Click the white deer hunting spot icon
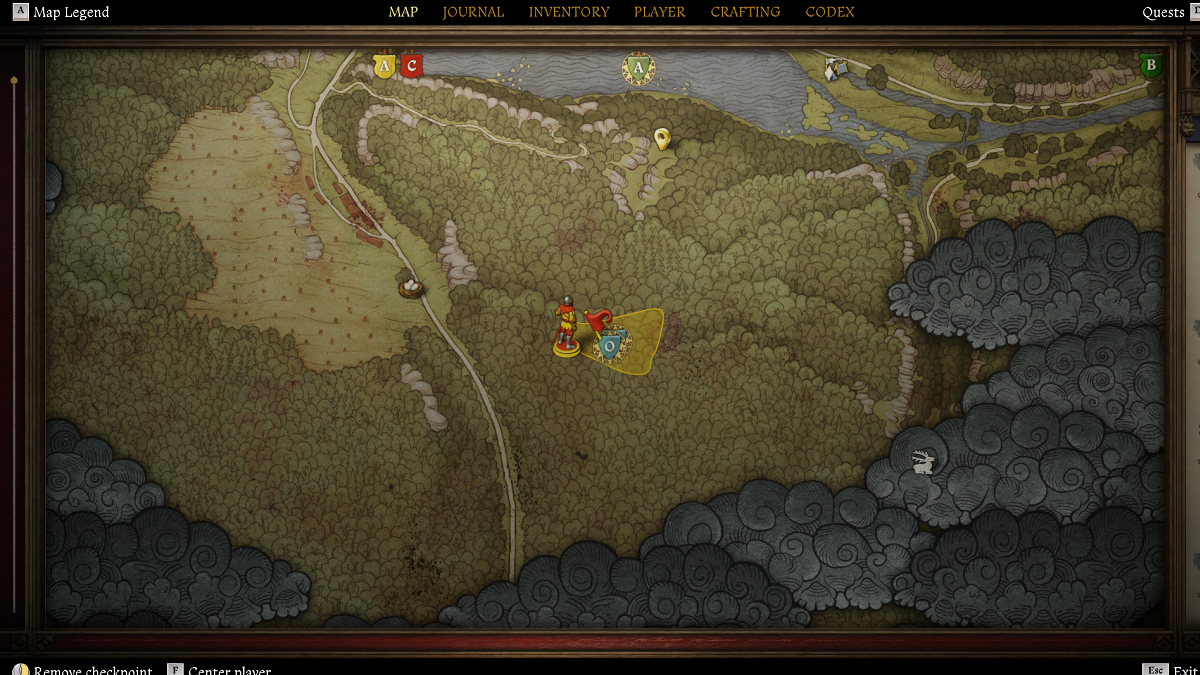Viewport: 1200px width, 675px height. coord(923,461)
